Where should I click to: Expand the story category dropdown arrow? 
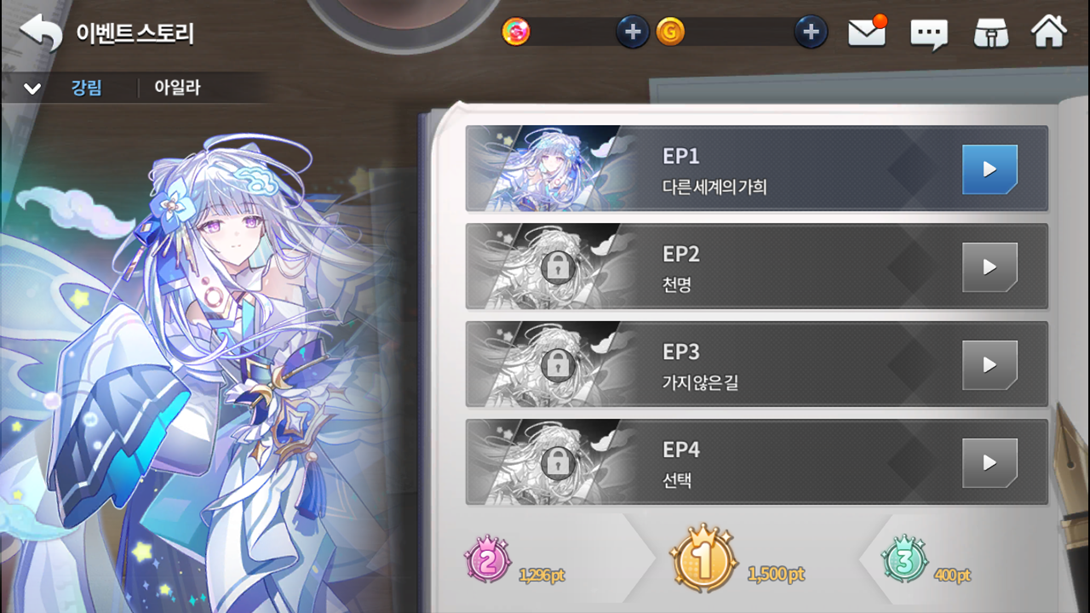click(x=32, y=88)
